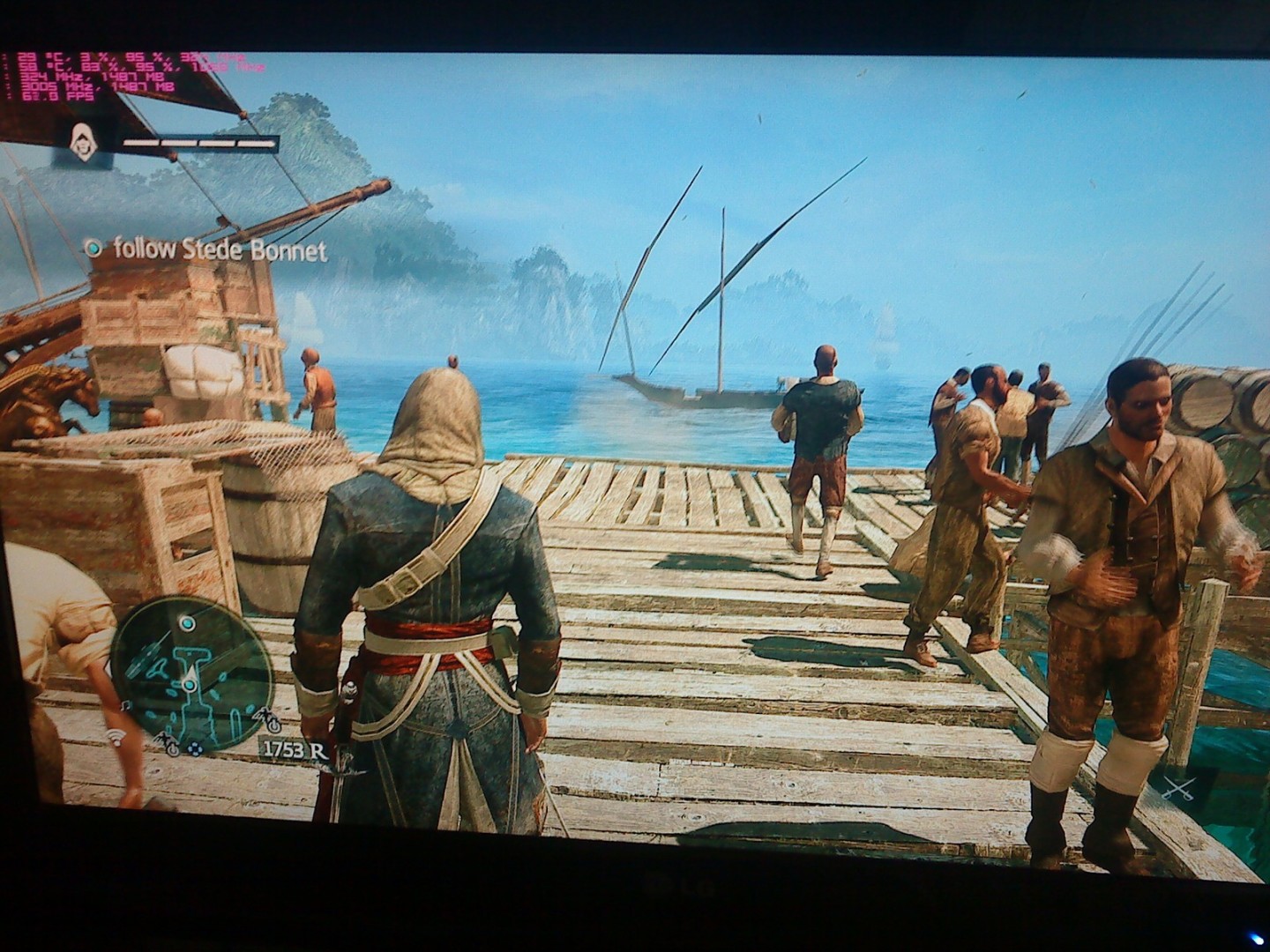
Task: Select the music note icon beside the minimap
Action: pos(124,707)
